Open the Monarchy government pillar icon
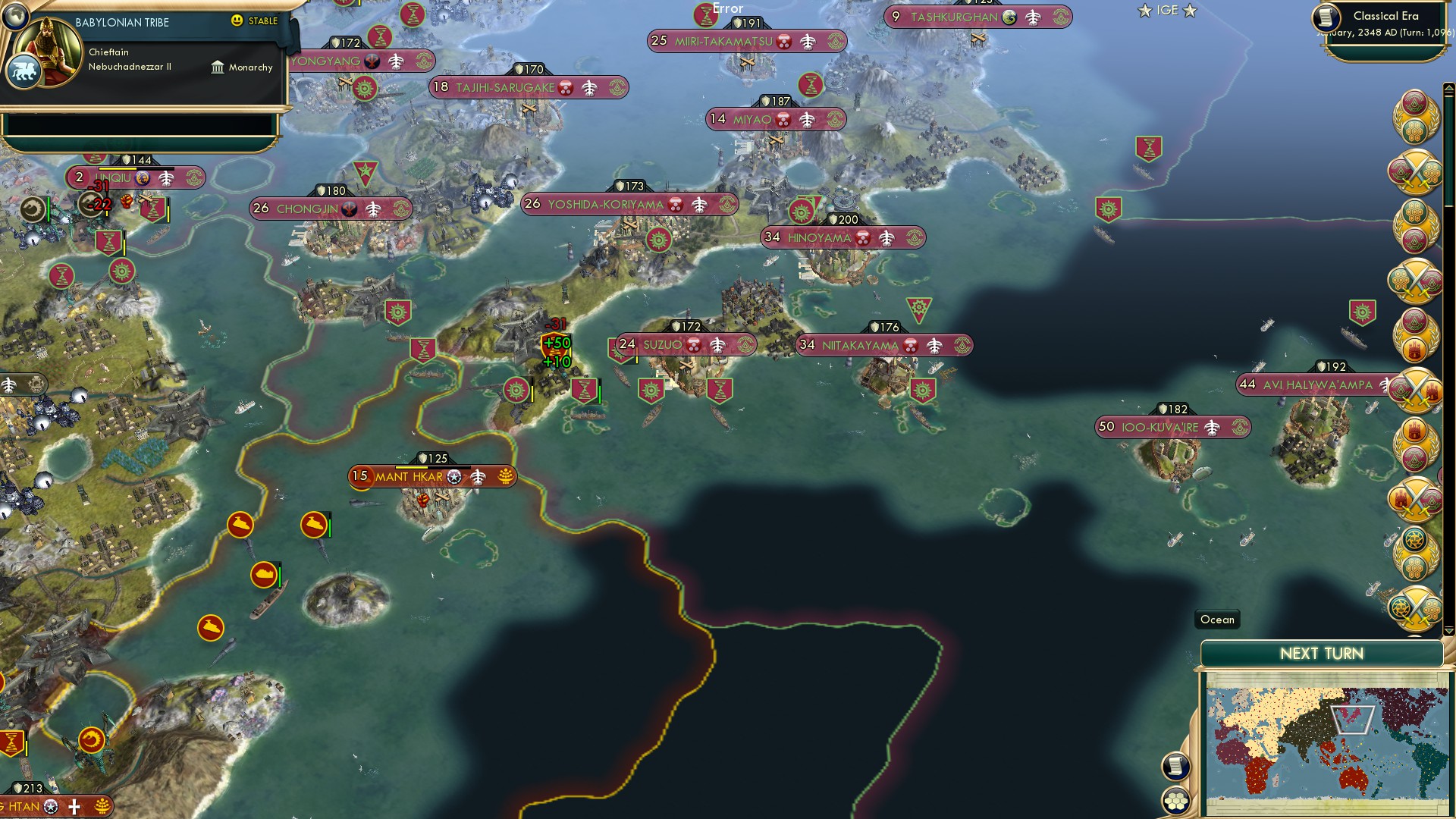This screenshot has height=819, width=1456. click(218, 67)
